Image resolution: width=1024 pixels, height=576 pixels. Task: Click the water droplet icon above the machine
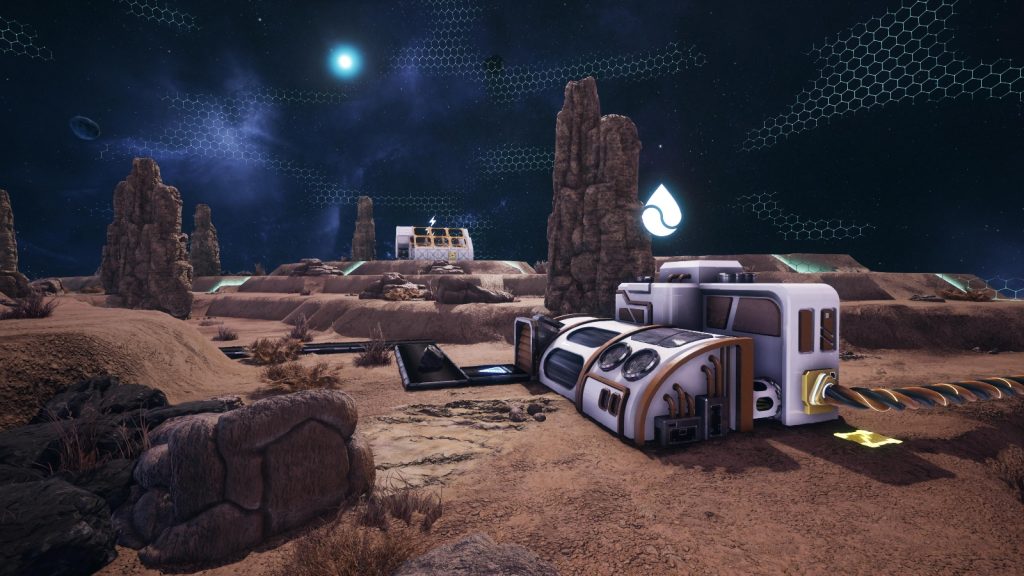[661, 211]
